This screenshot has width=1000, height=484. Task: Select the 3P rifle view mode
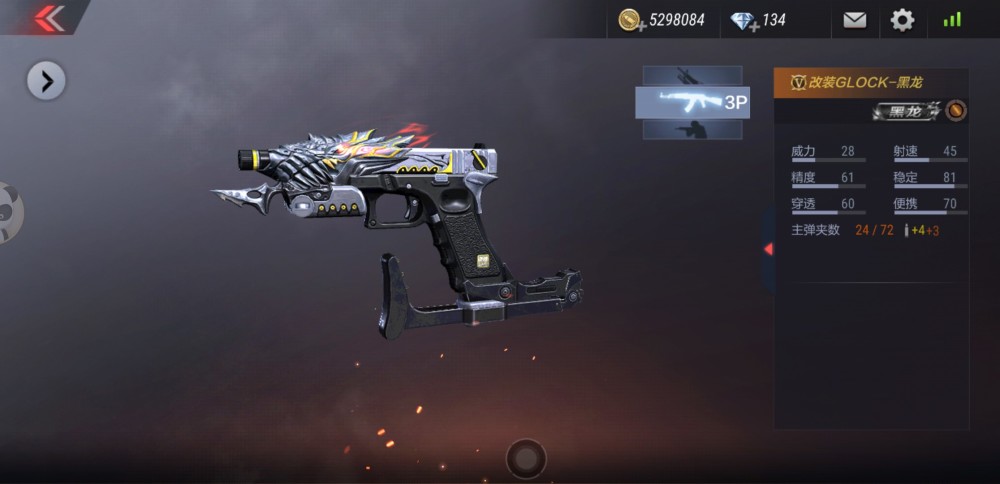(692, 102)
